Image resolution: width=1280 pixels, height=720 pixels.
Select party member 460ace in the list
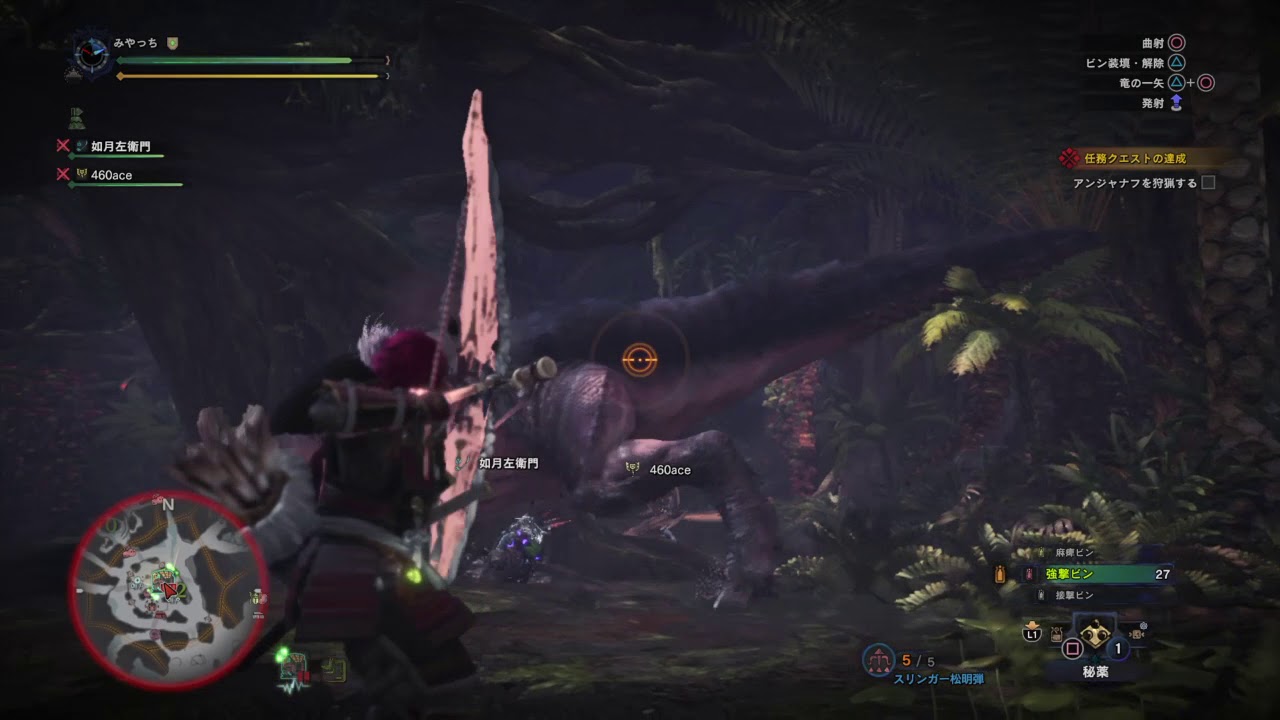111,175
